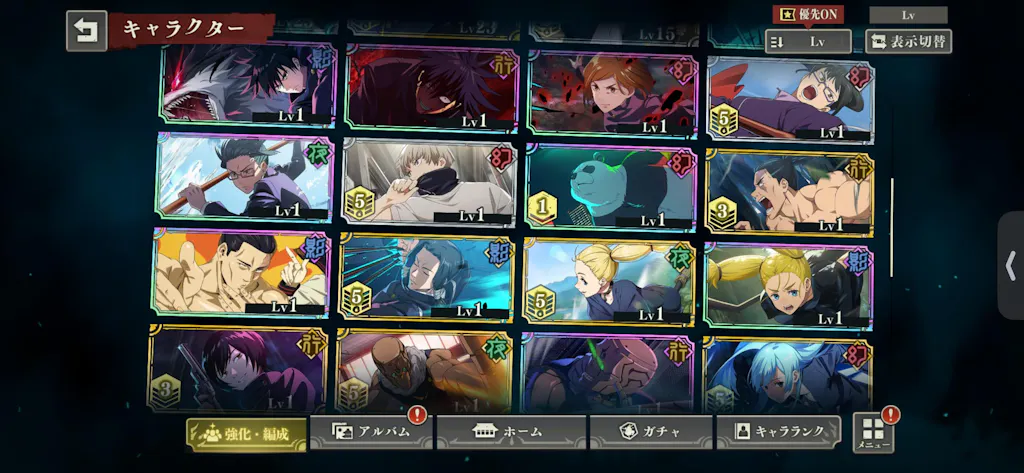This screenshot has height=473, width=1024.
Task: Select the orange-haired girl with nails card
Action: click(x=613, y=93)
